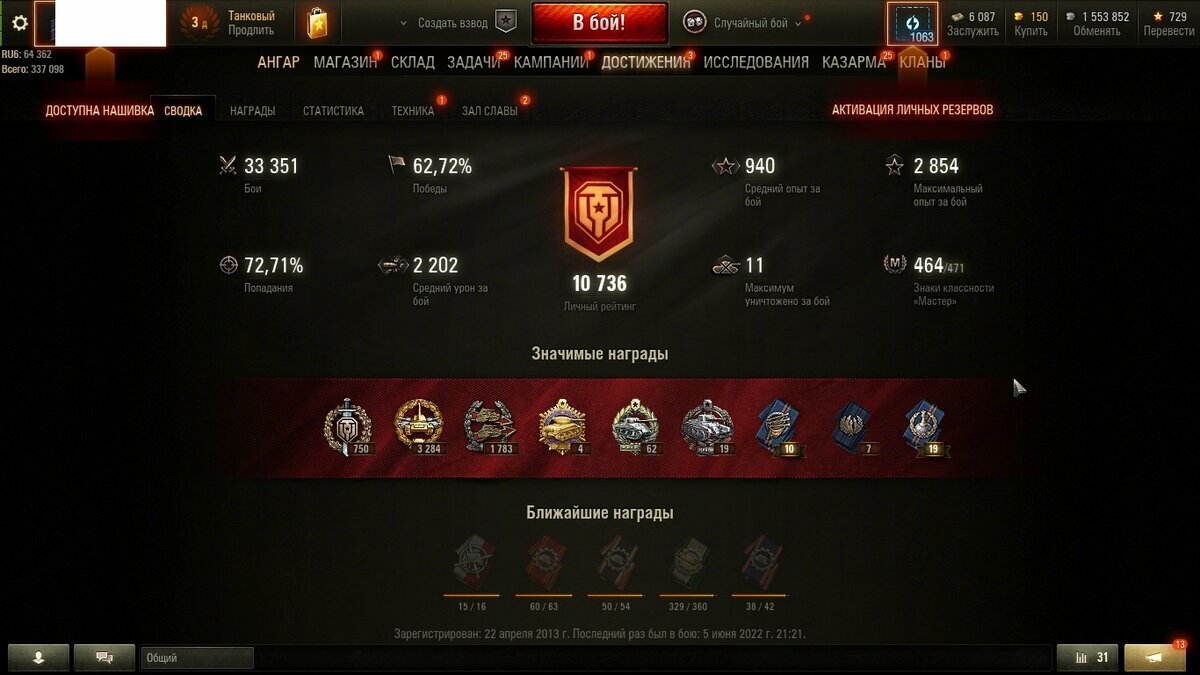Click АКТИВАЦИЯ ЛИЧНЫХ РЕЗЕРВОВ
1200x675 pixels.
[912, 110]
